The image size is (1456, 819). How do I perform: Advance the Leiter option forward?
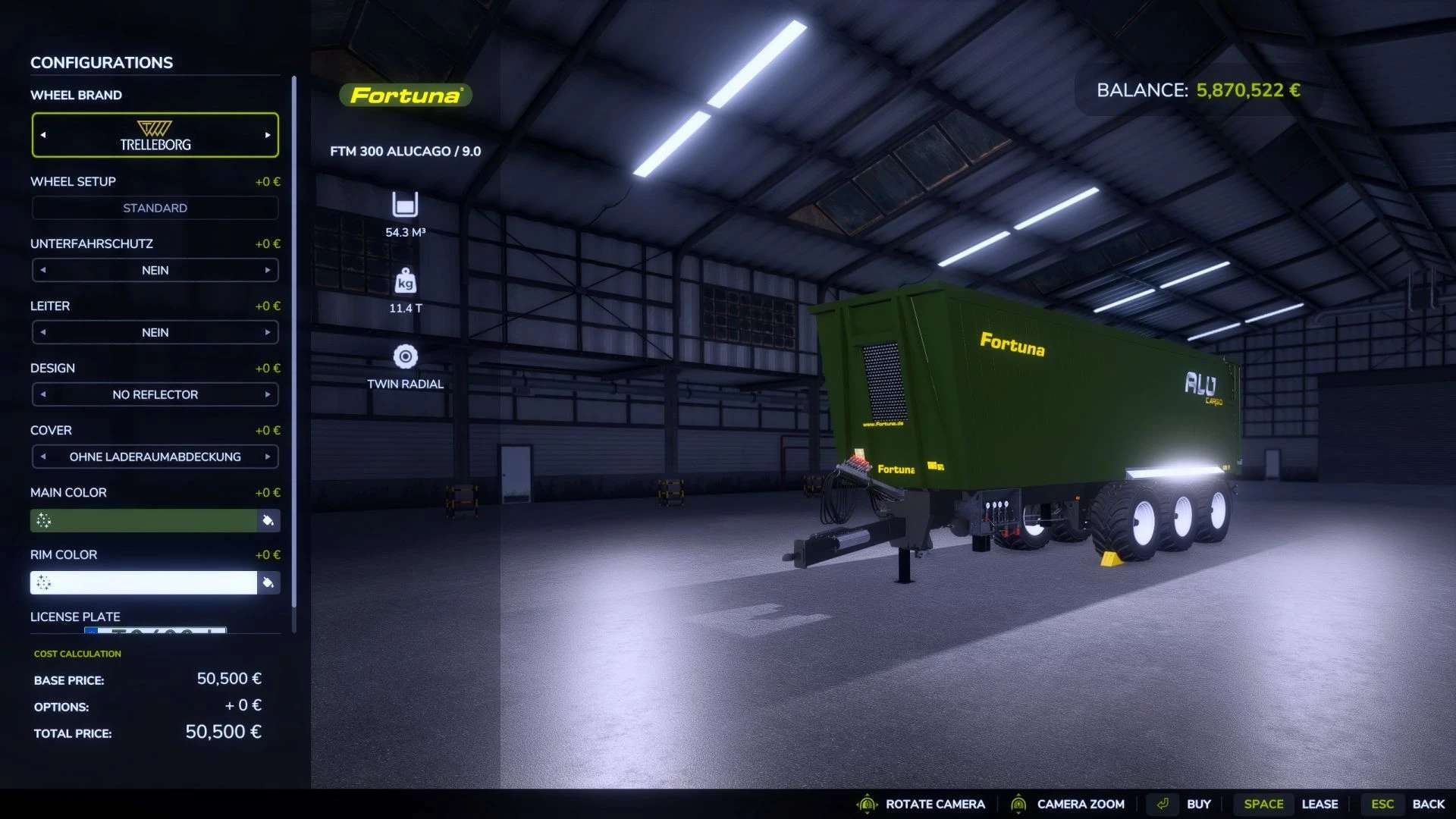click(x=268, y=332)
